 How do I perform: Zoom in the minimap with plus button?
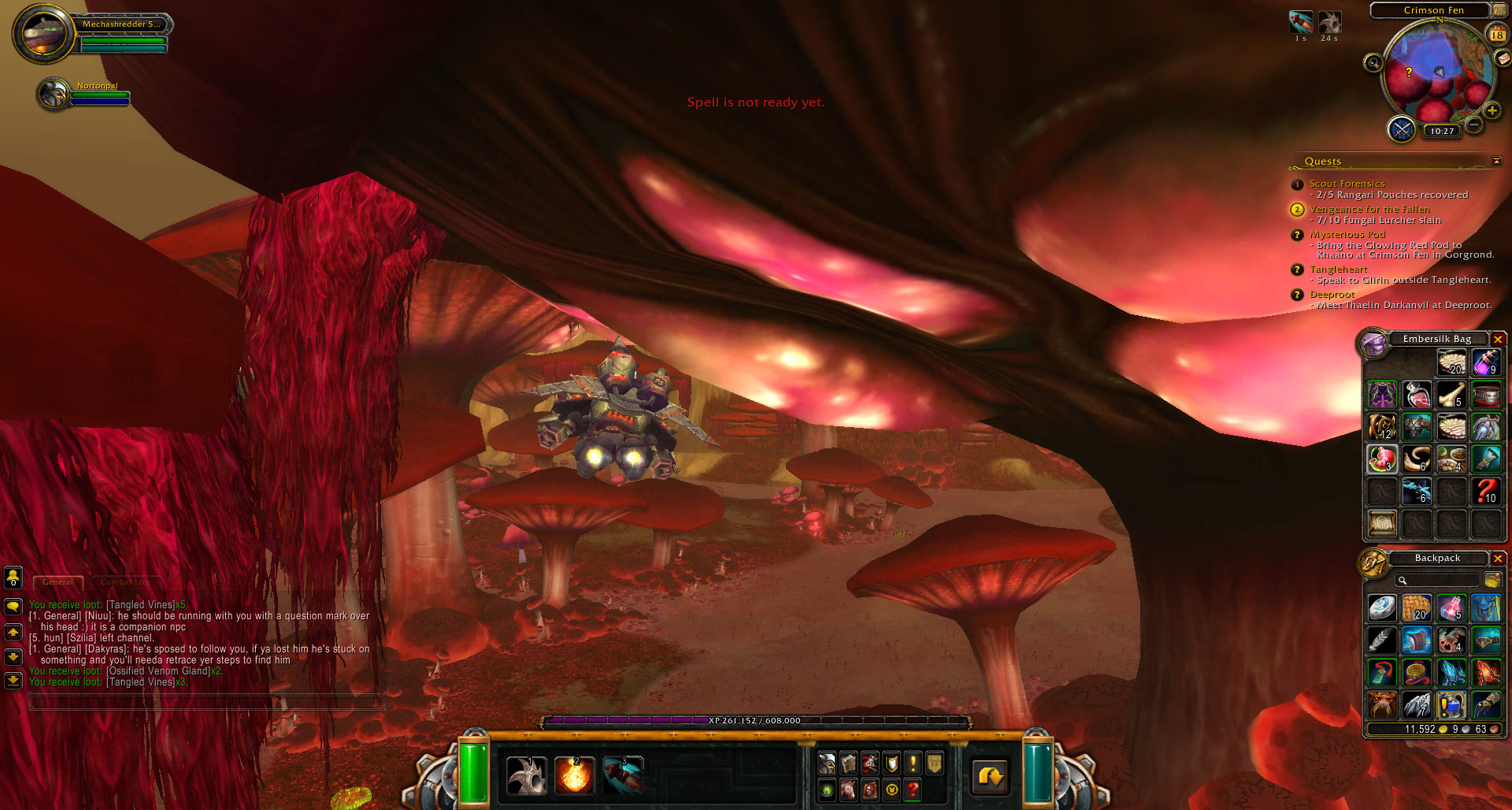[x=1492, y=111]
